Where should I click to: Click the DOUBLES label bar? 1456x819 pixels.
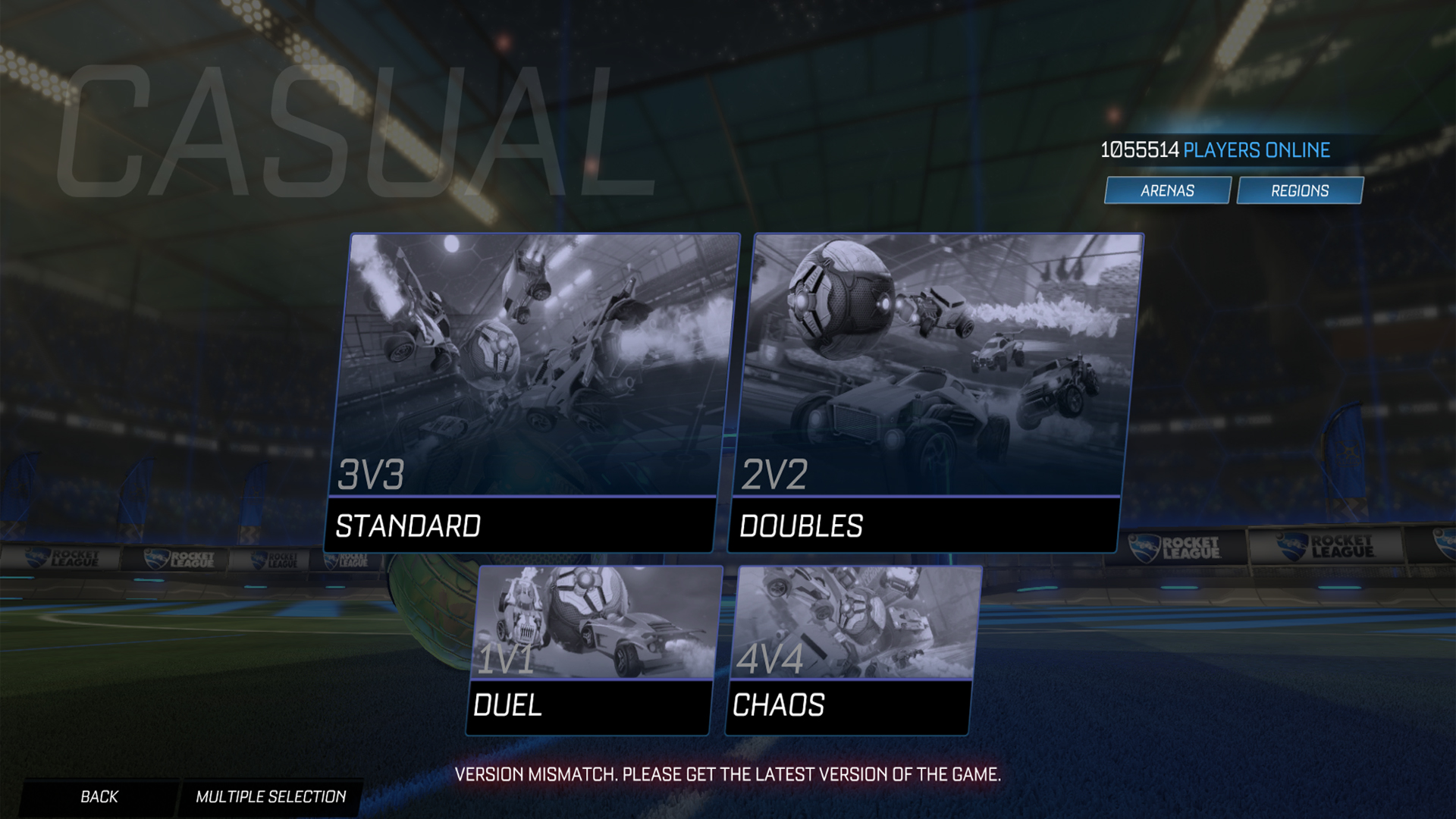[x=802, y=523]
